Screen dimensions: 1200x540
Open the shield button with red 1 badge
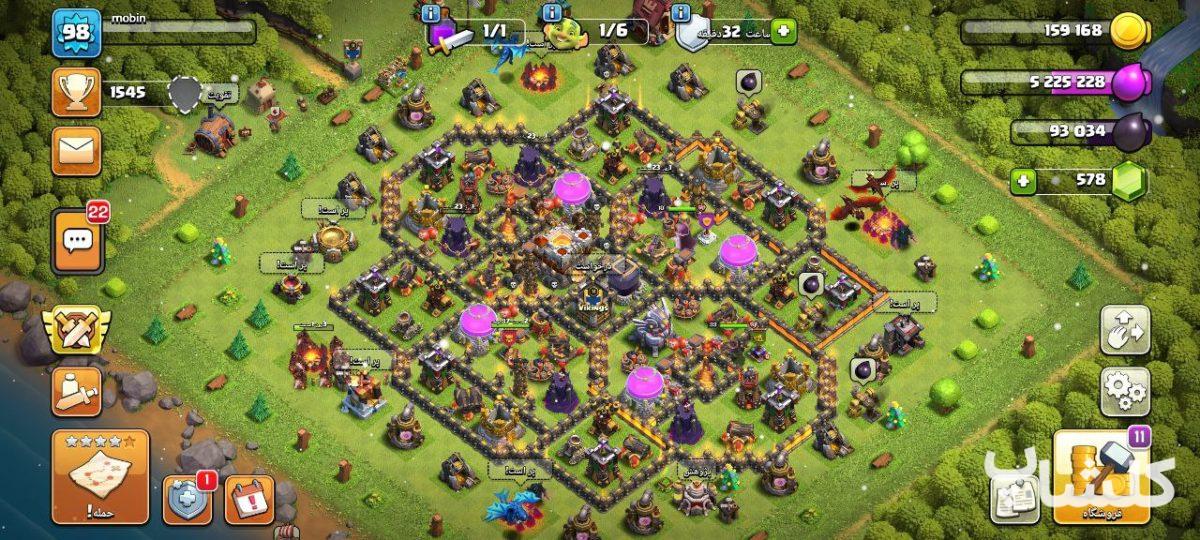click(187, 499)
